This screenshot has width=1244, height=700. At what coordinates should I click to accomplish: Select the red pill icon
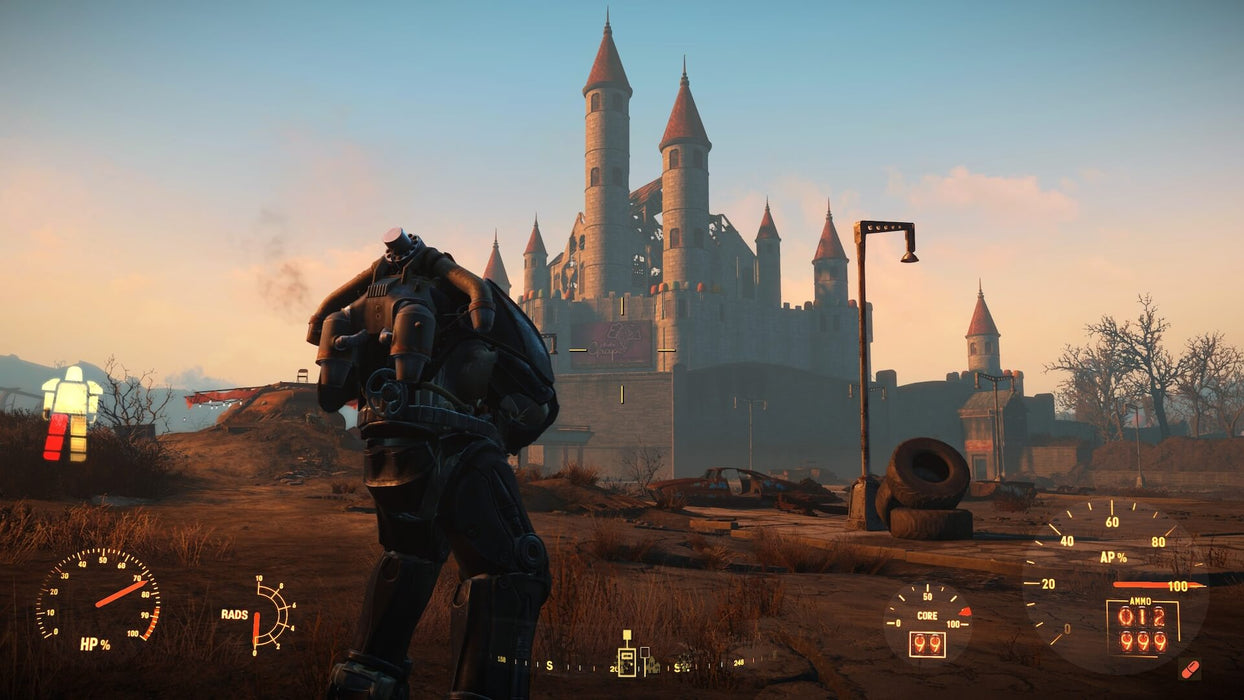1190,668
